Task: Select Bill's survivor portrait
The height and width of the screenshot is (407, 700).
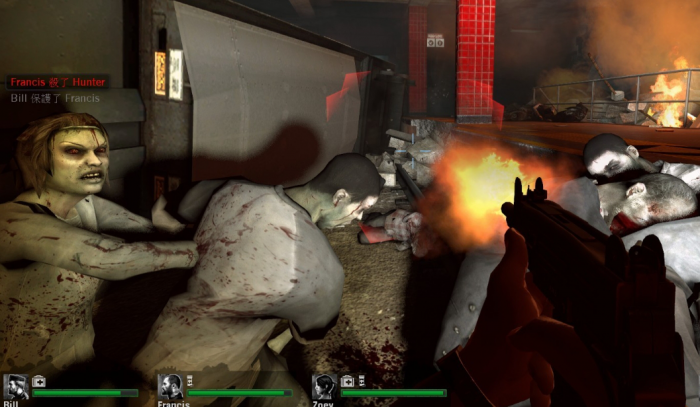Action: (15, 387)
